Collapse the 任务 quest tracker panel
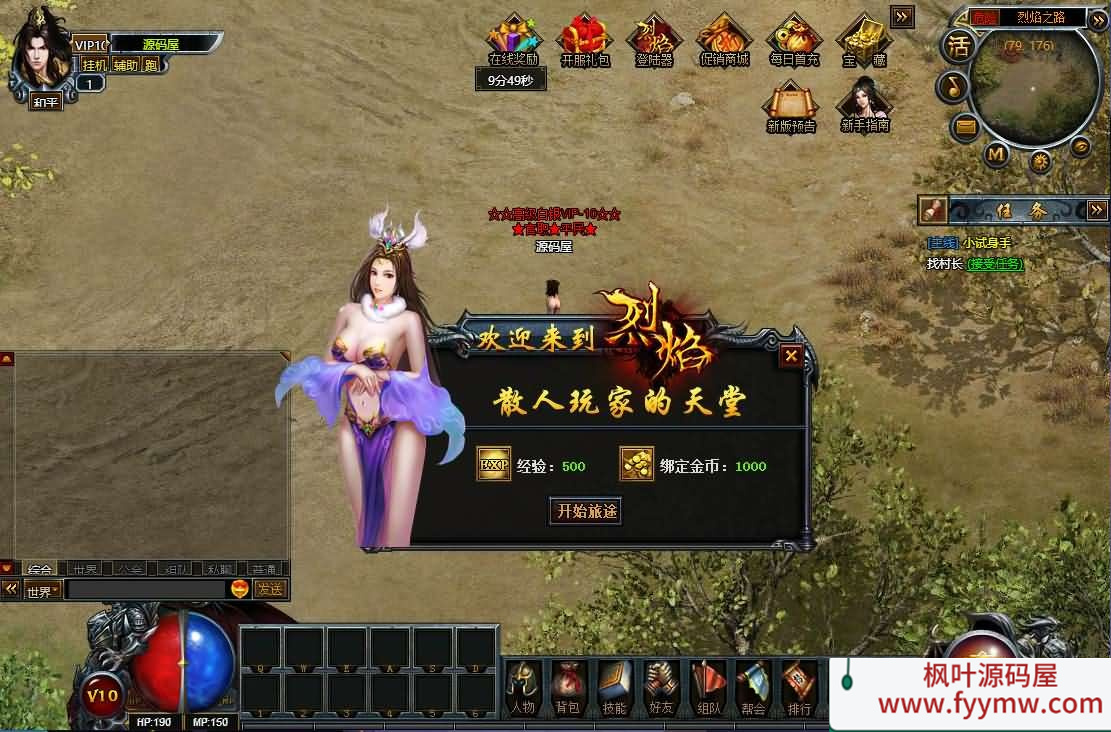Viewport: 1111px width, 732px height. tap(1097, 210)
